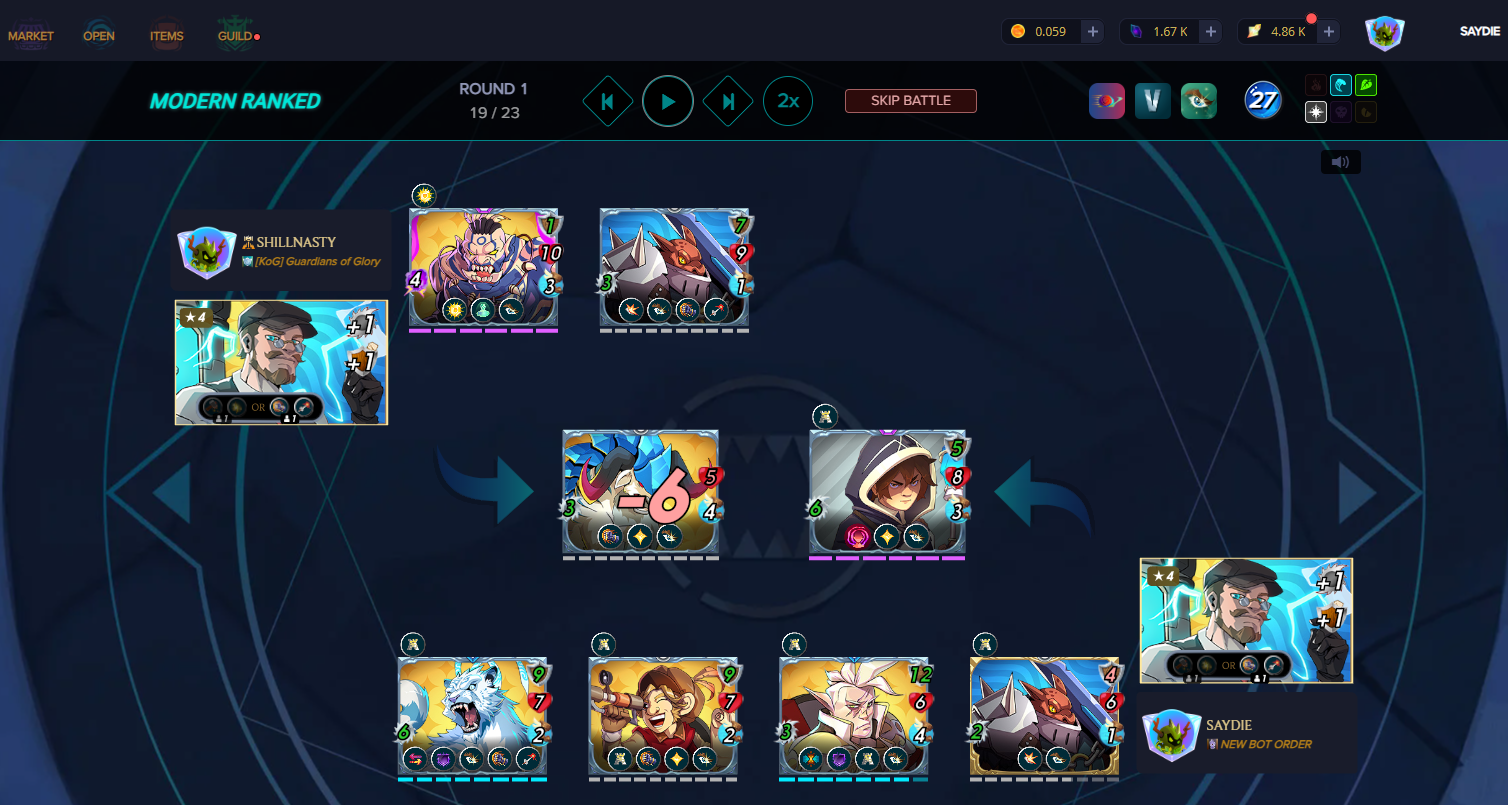Open SAYDIE account name menu
The width and height of the screenshot is (1508, 805).
[x=1479, y=32]
